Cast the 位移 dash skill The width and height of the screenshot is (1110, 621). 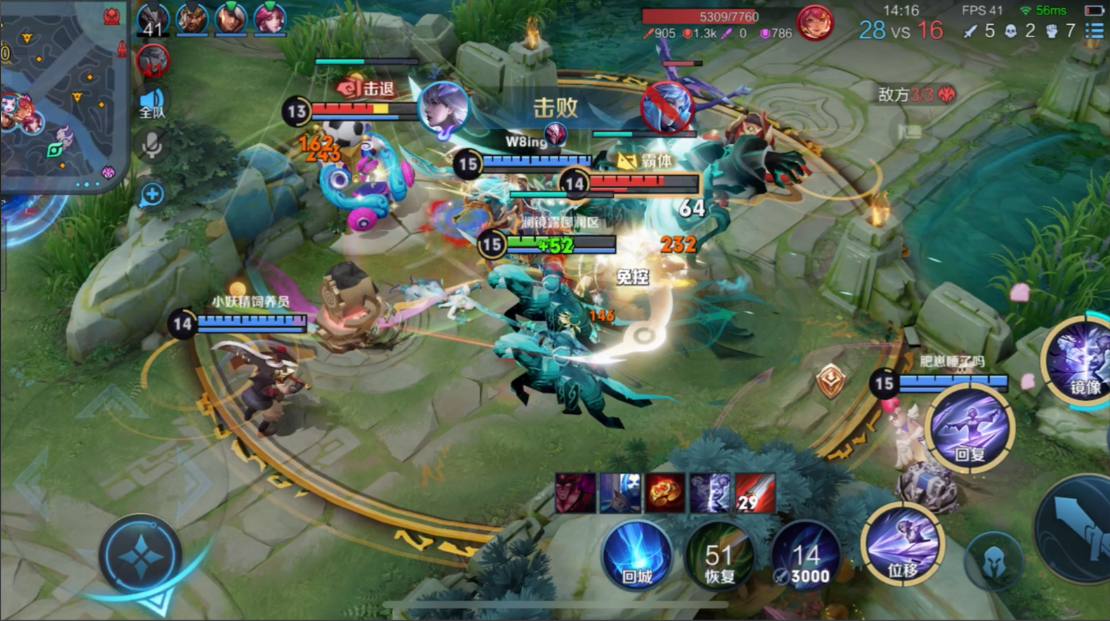[903, 543]
